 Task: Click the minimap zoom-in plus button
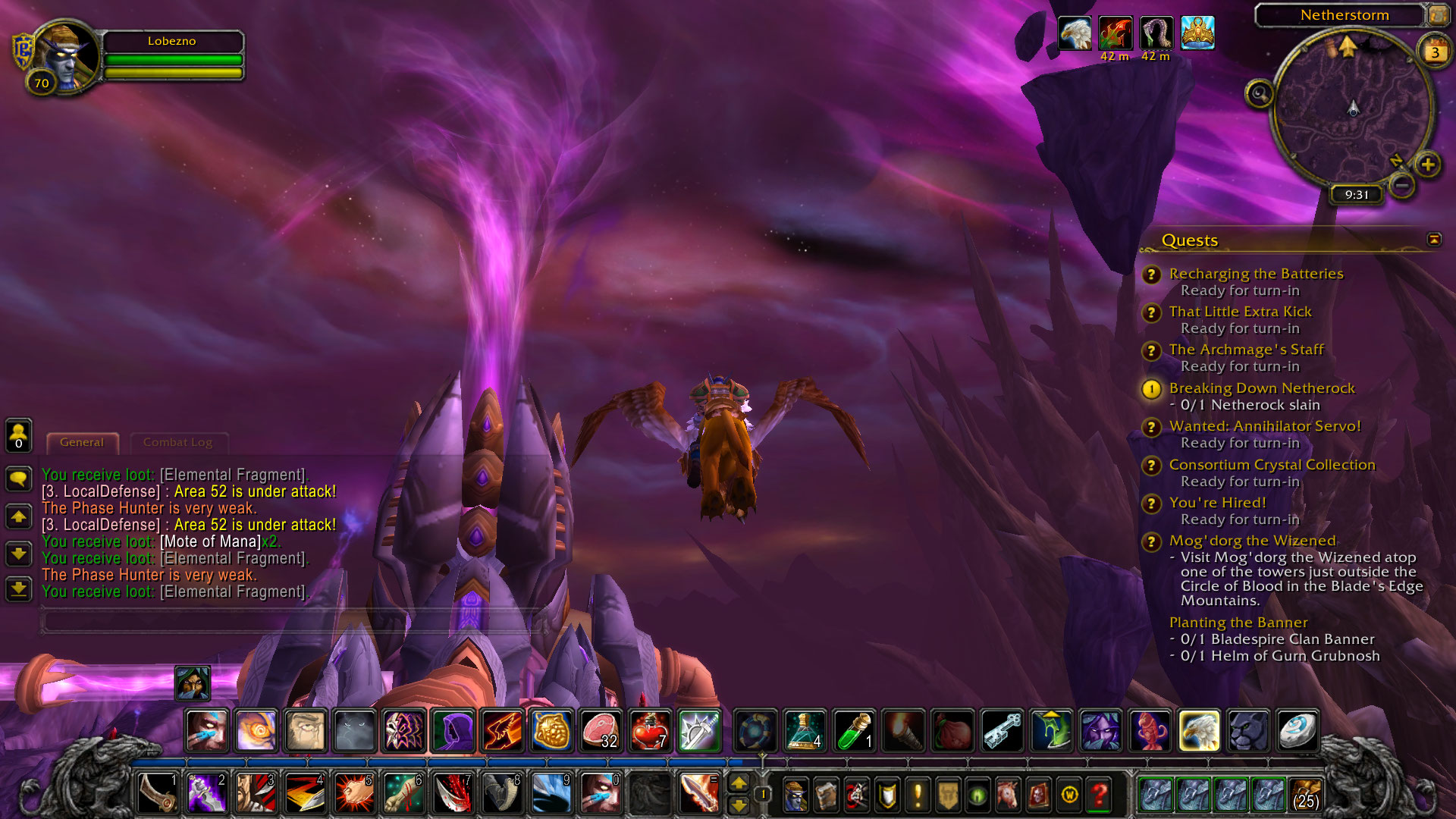1428,164
